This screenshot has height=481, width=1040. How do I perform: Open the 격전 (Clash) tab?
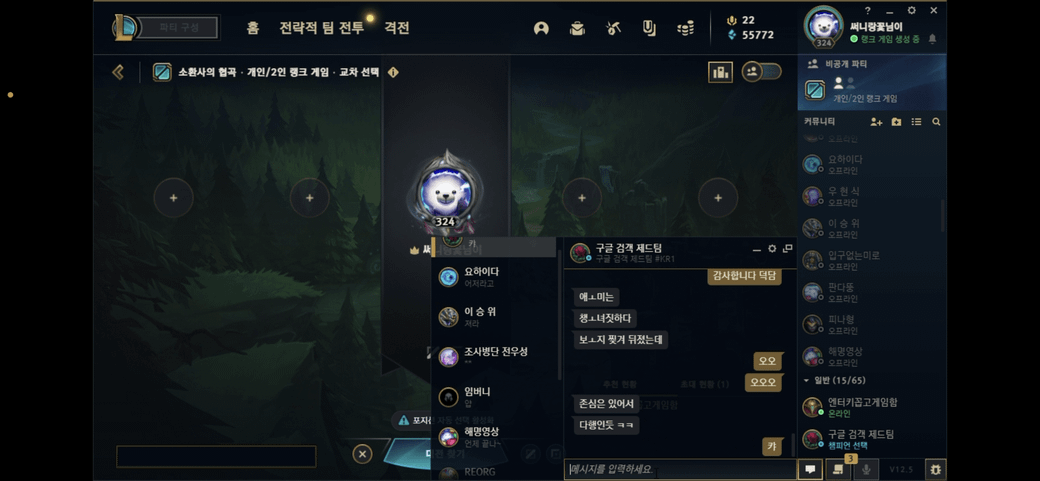click(x=397, y=28)
